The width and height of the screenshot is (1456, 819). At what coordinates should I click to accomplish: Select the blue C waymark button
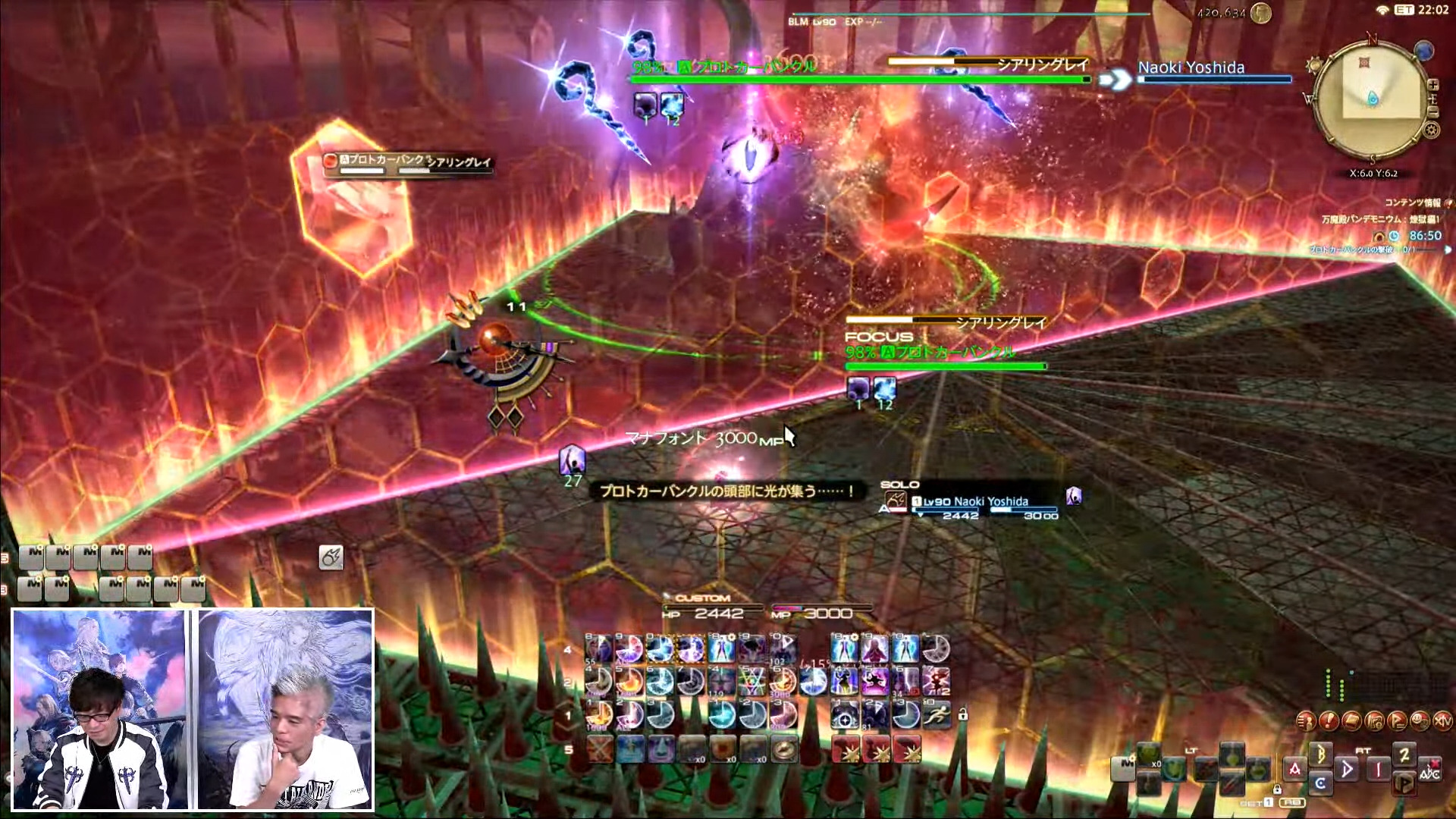(x=1320, y=783)
